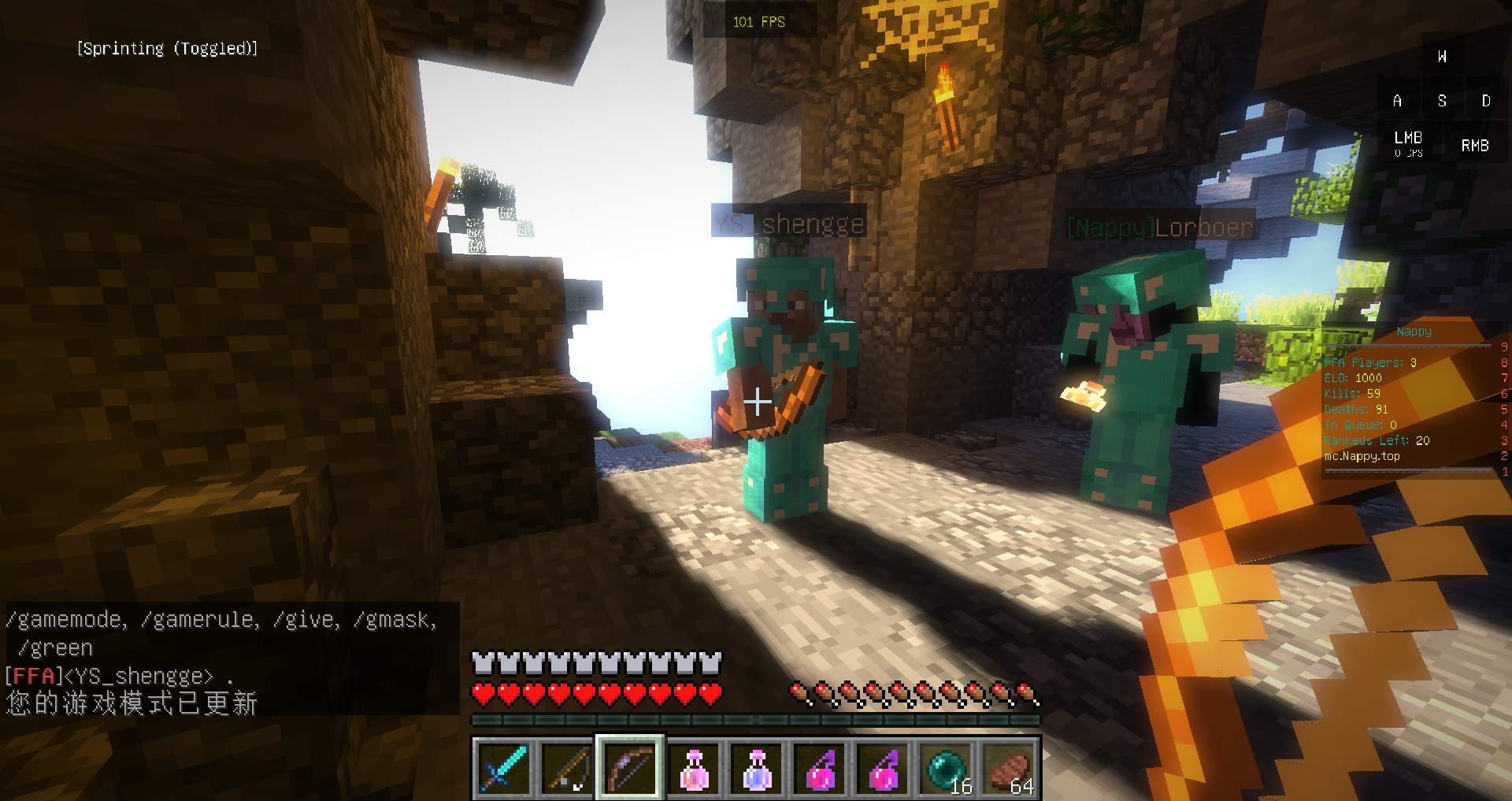Select the enchanted bow hotbar slot
The width and height of the screenshot is (1512, 801).
(630, 768)
